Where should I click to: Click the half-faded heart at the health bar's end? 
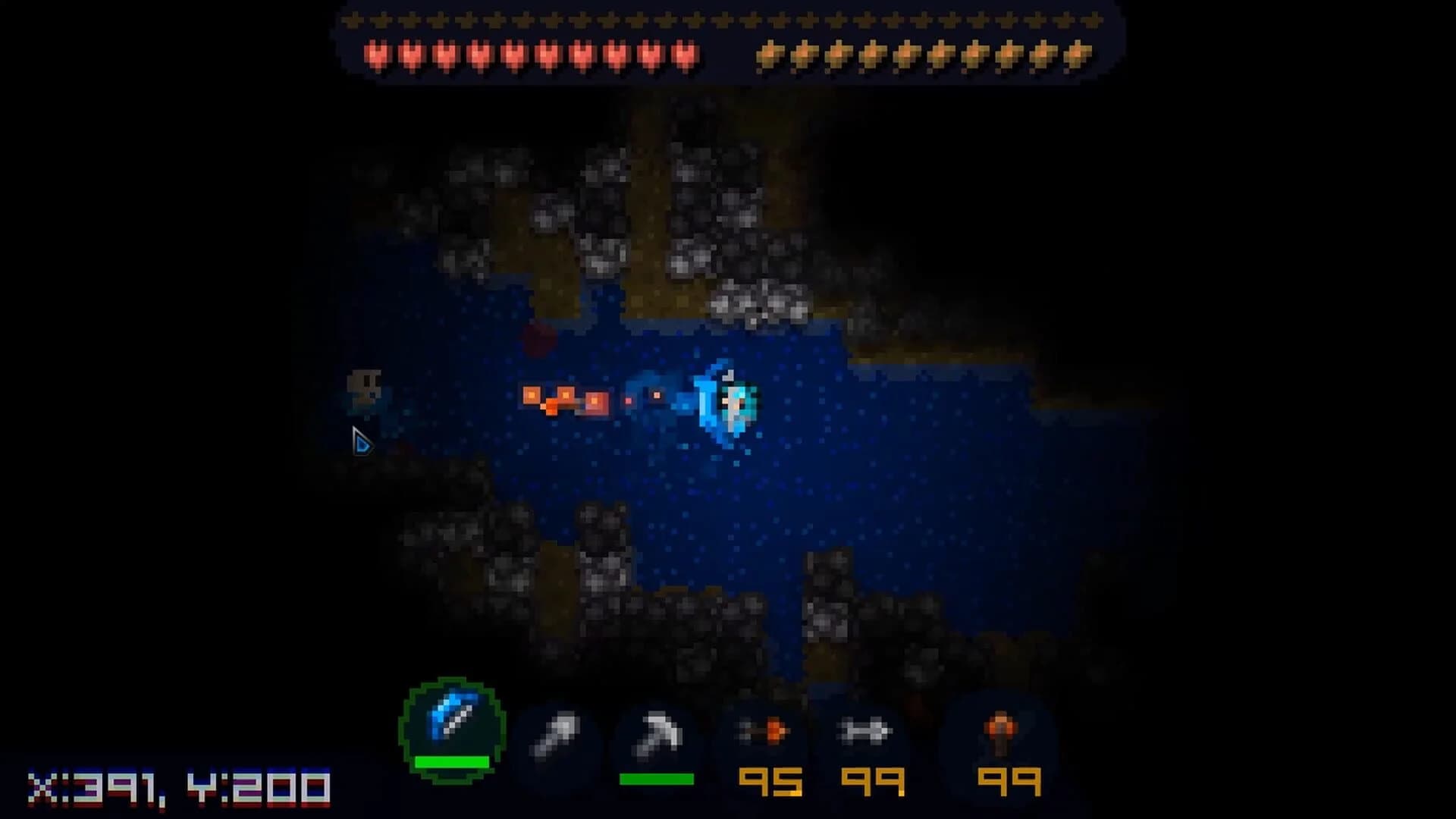click(686, 53)
